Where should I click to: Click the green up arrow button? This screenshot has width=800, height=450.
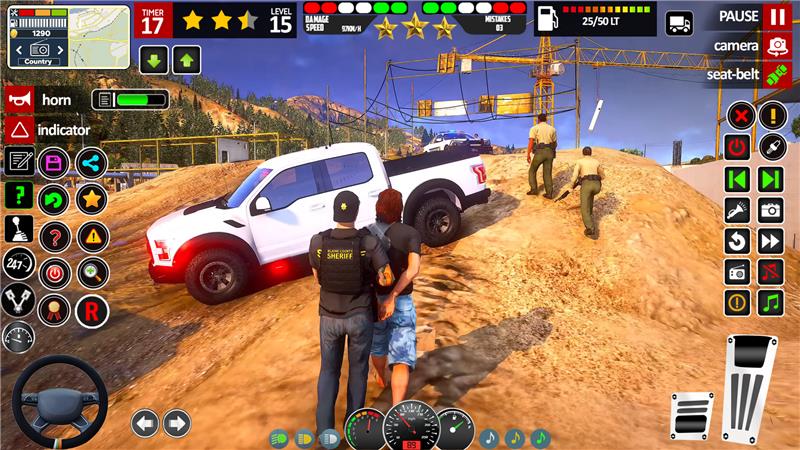point(186,59)
